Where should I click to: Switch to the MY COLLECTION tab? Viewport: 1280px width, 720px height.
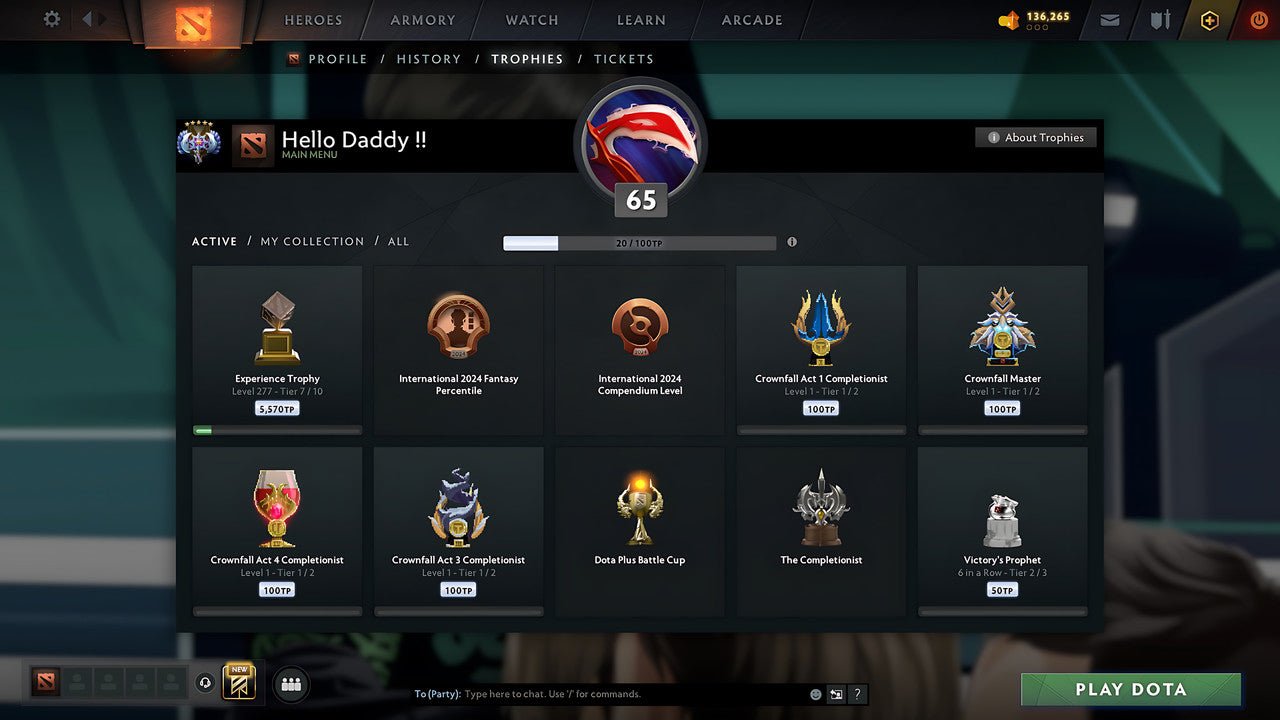314,241
